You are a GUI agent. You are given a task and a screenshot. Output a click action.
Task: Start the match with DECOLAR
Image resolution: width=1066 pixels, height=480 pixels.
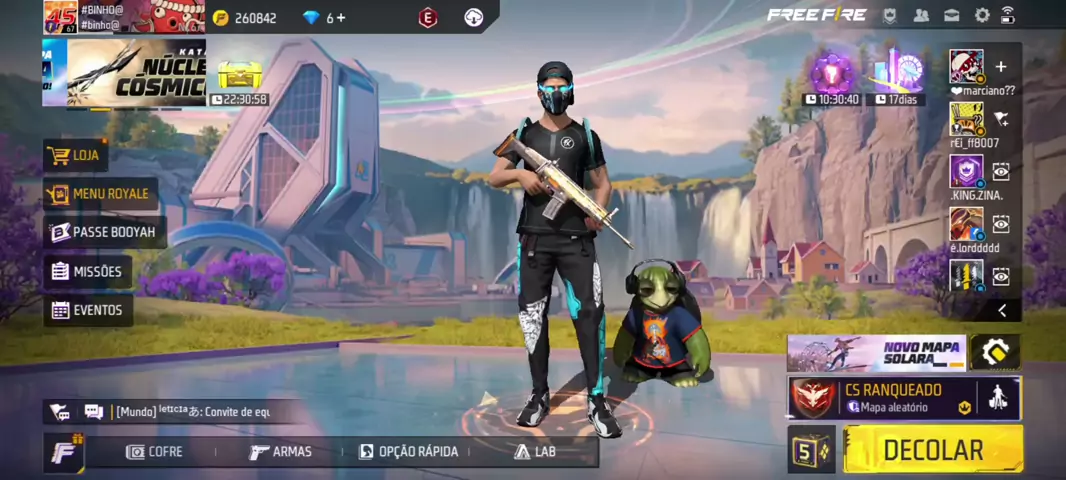[932, 450]
